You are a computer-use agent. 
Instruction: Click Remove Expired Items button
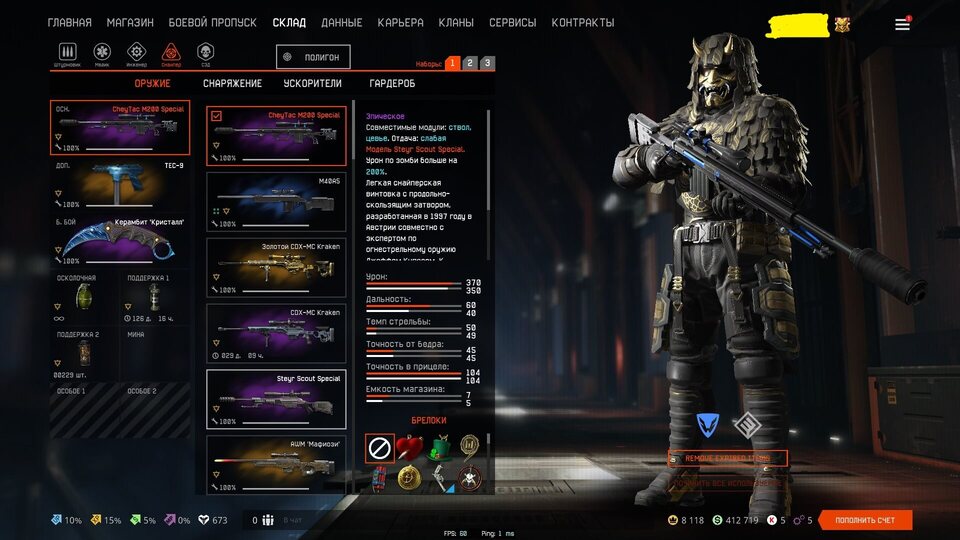tap(727, 458)
